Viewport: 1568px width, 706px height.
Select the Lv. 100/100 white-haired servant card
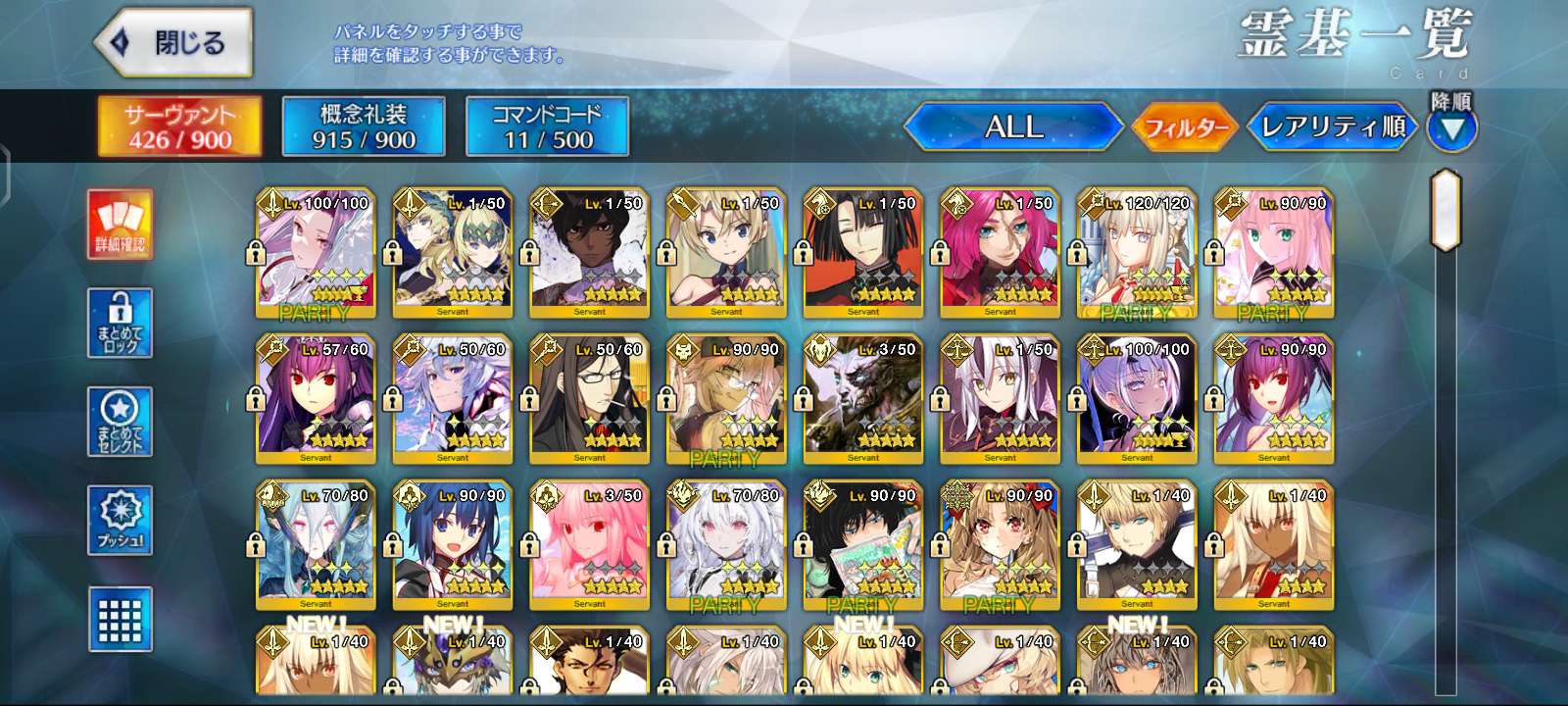[315, 253]
